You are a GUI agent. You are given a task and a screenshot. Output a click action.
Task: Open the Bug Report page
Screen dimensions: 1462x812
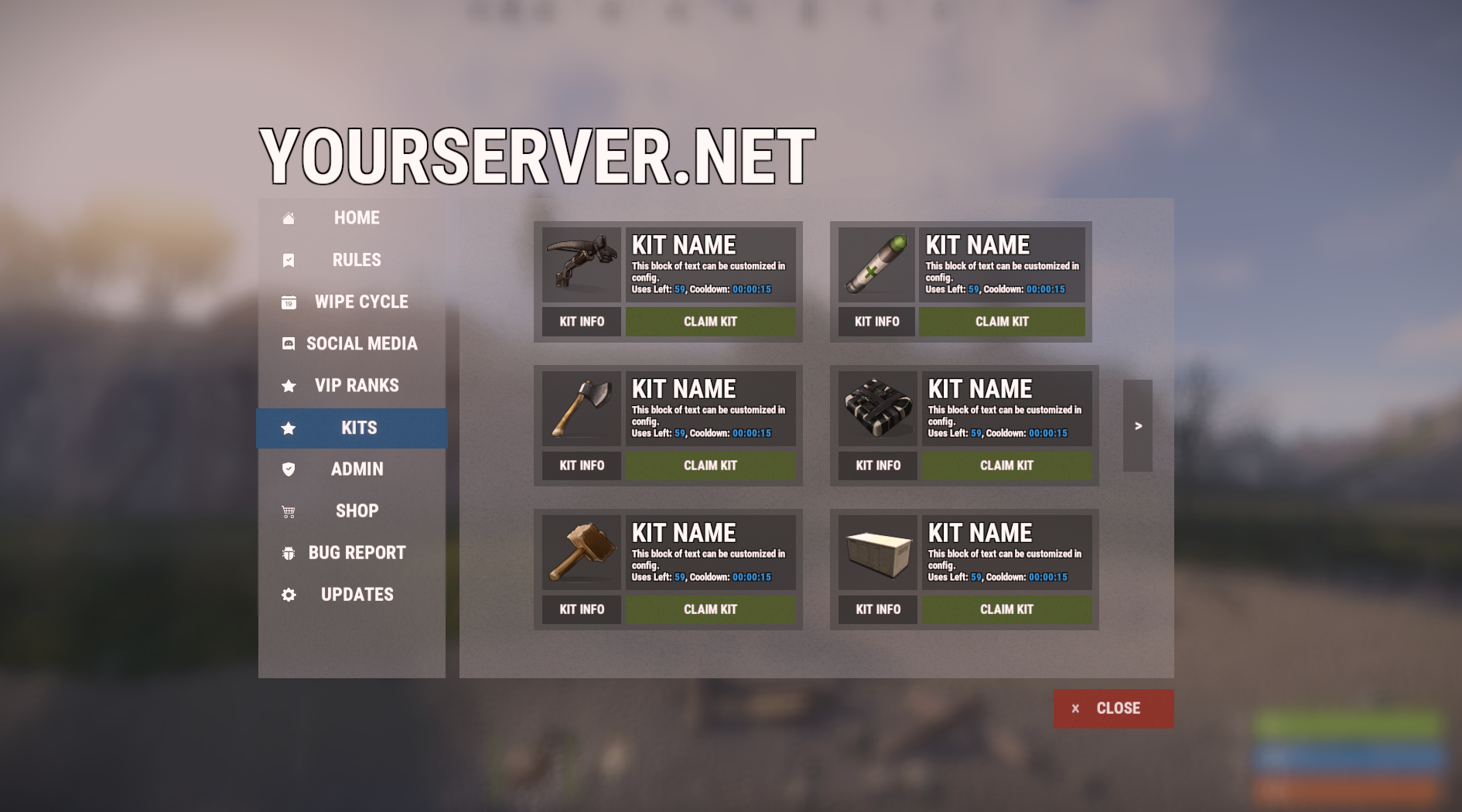pyautogui.click(x=356, y=553)
